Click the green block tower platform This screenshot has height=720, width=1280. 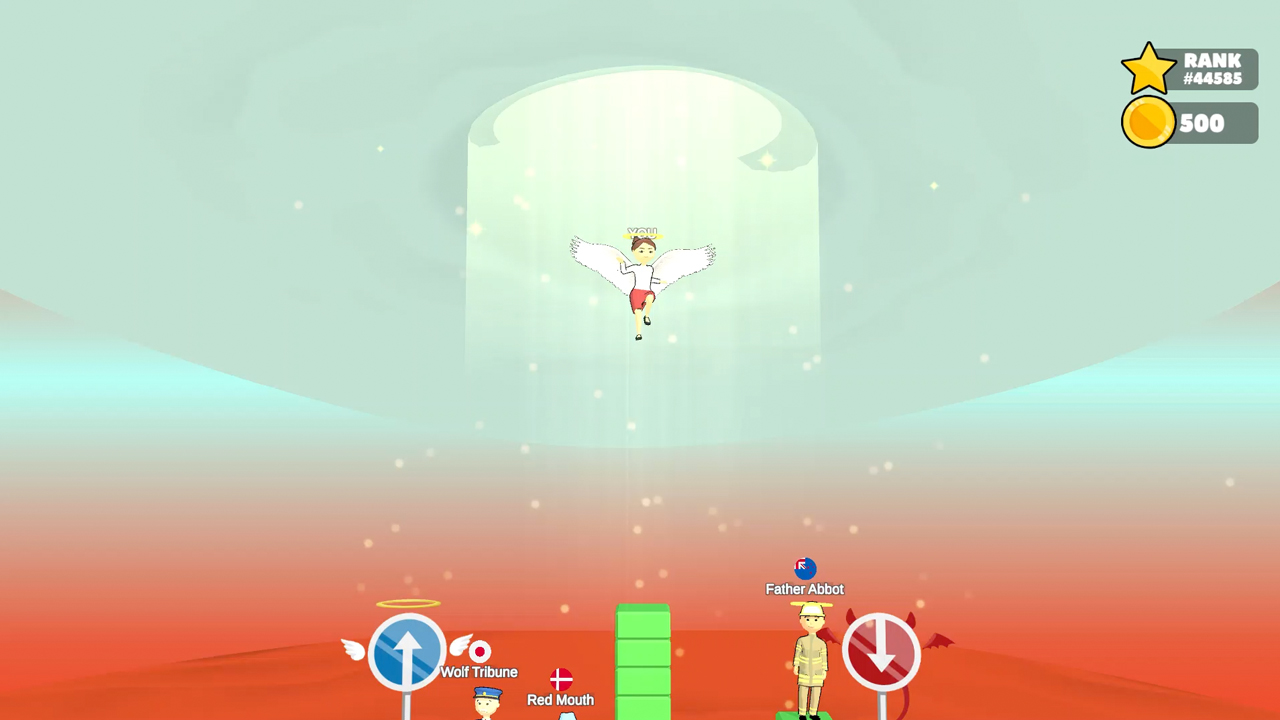[x=641, y=660]
